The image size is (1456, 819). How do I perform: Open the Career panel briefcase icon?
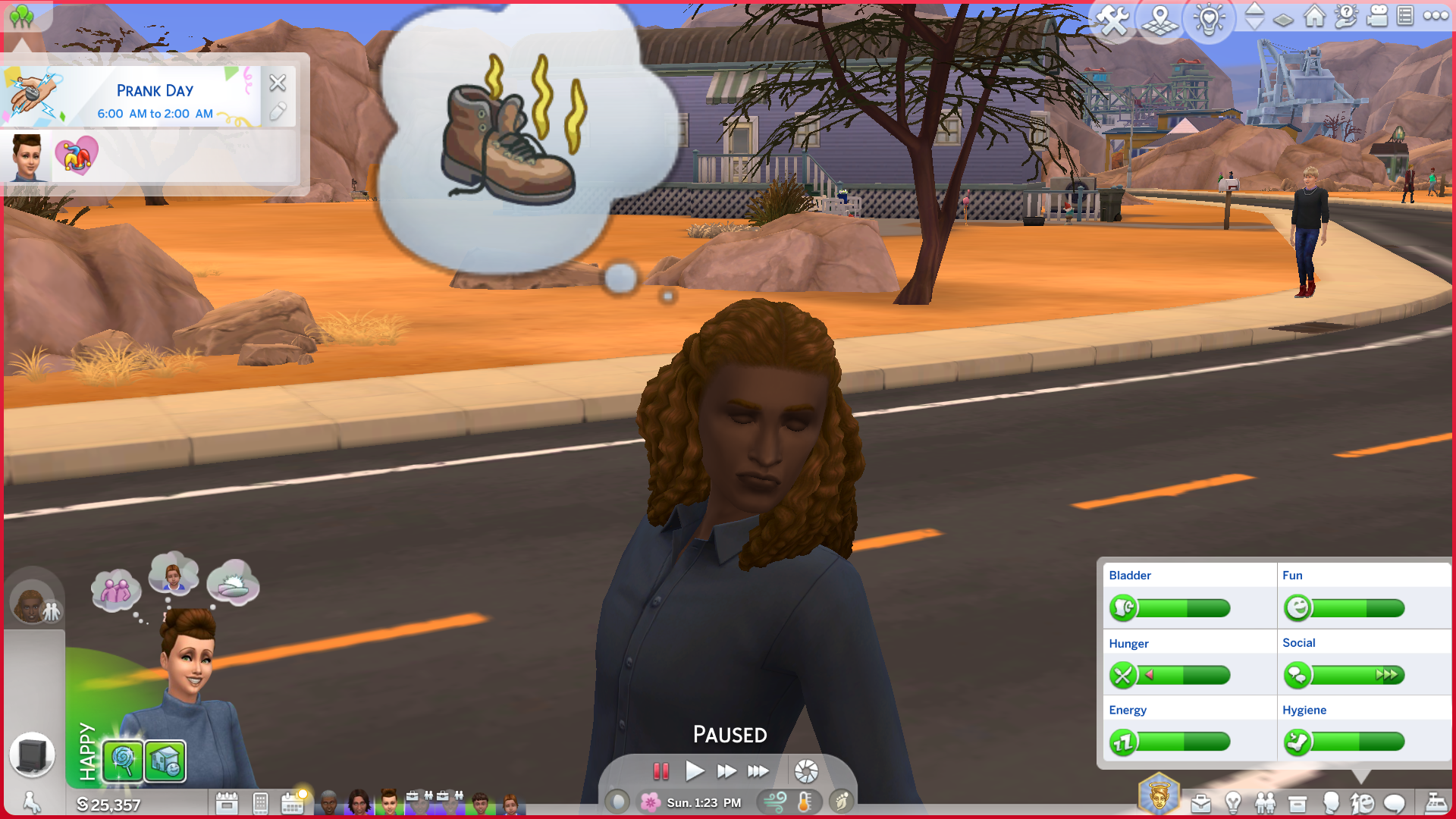[x=1200, y=803]
